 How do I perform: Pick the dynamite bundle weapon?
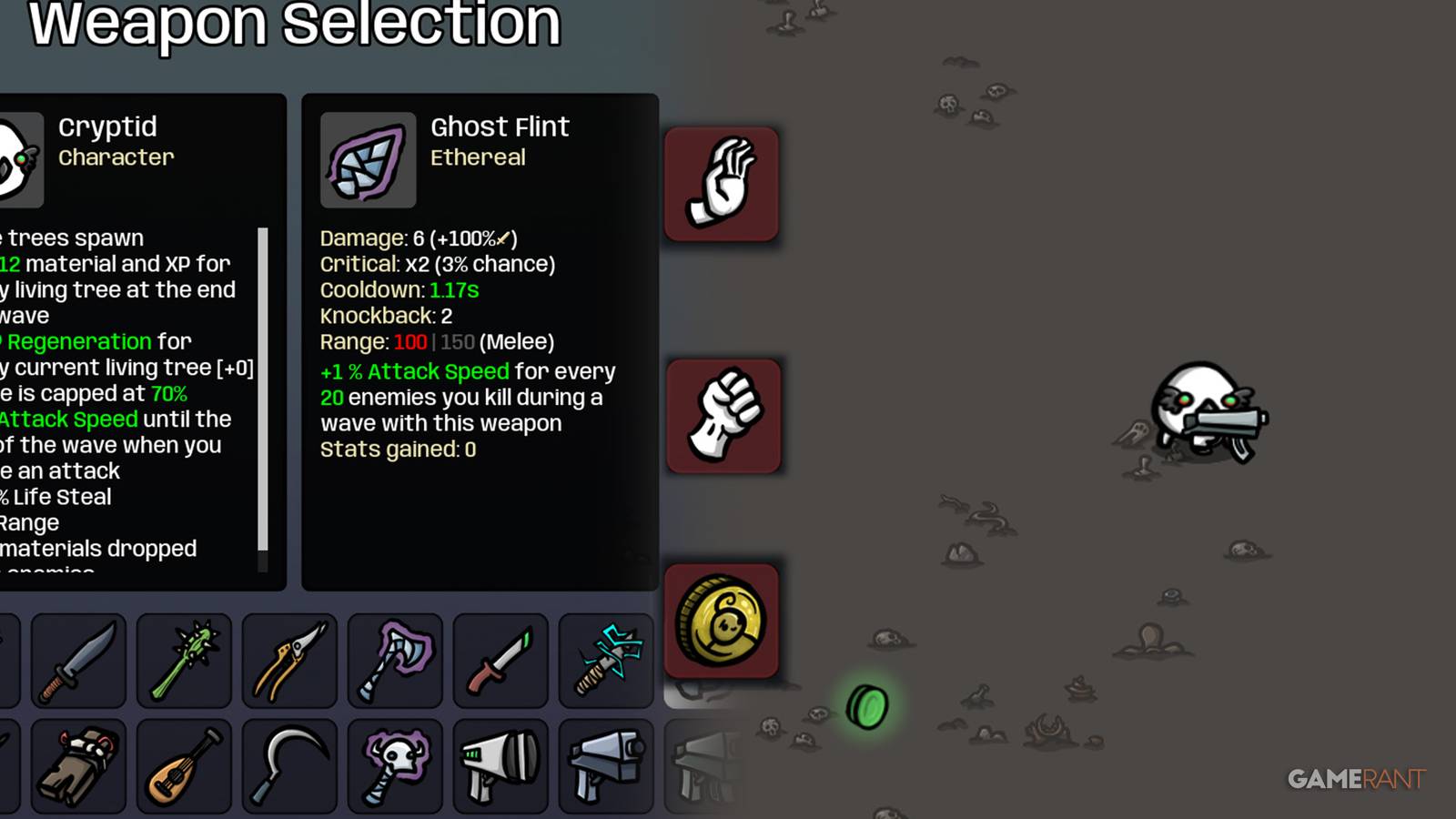77,764
